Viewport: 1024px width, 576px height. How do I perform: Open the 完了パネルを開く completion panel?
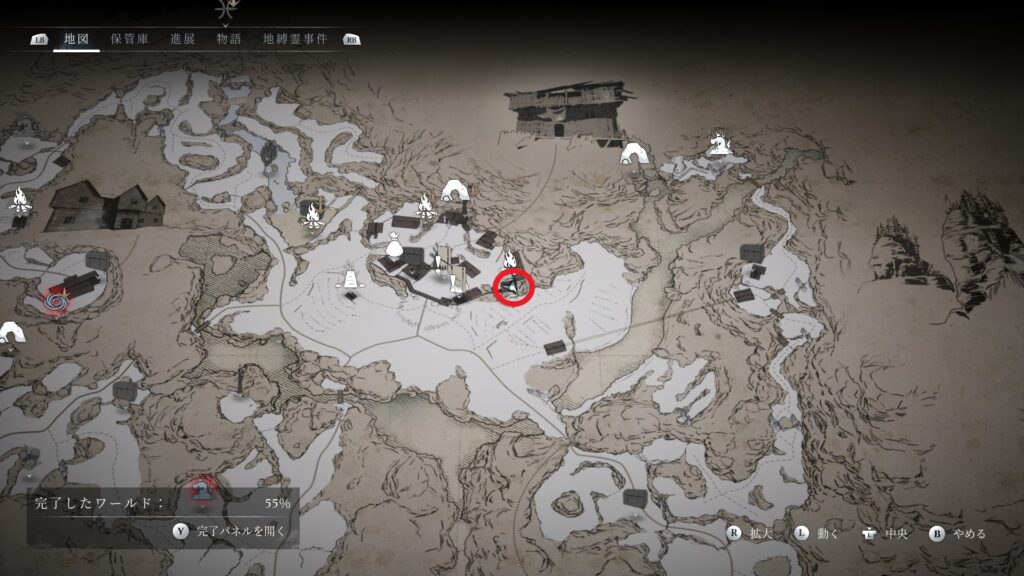tap(229, 531)
